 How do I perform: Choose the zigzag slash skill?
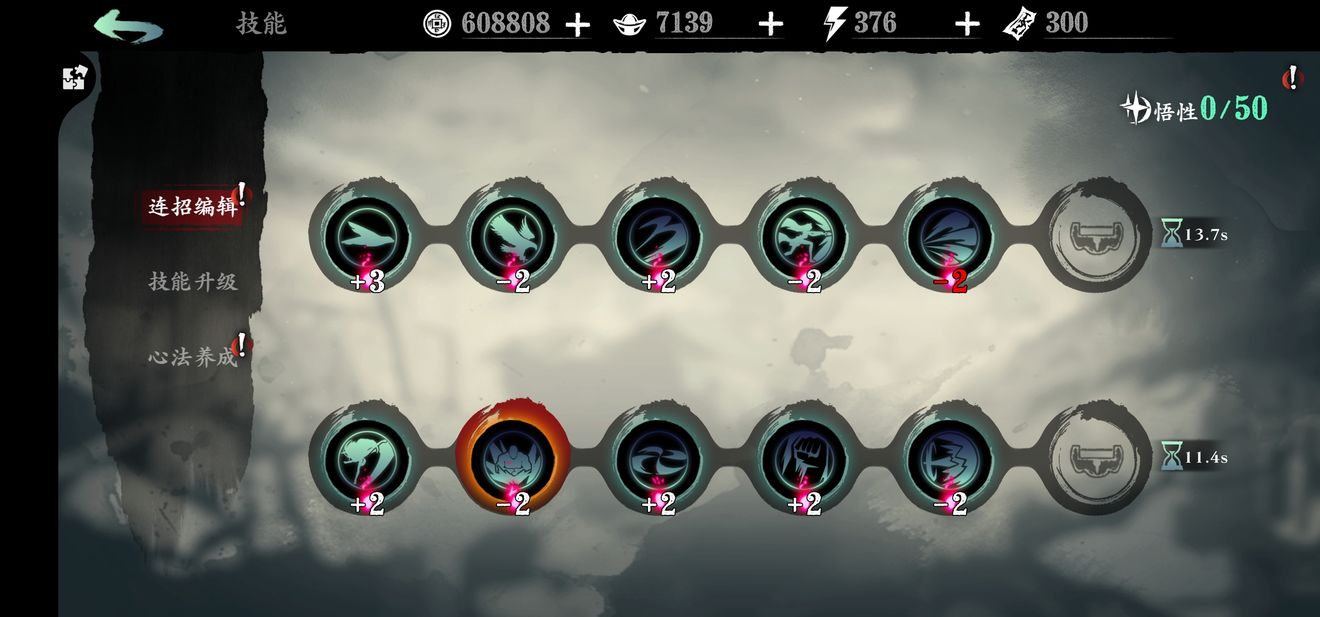(658, 236)
